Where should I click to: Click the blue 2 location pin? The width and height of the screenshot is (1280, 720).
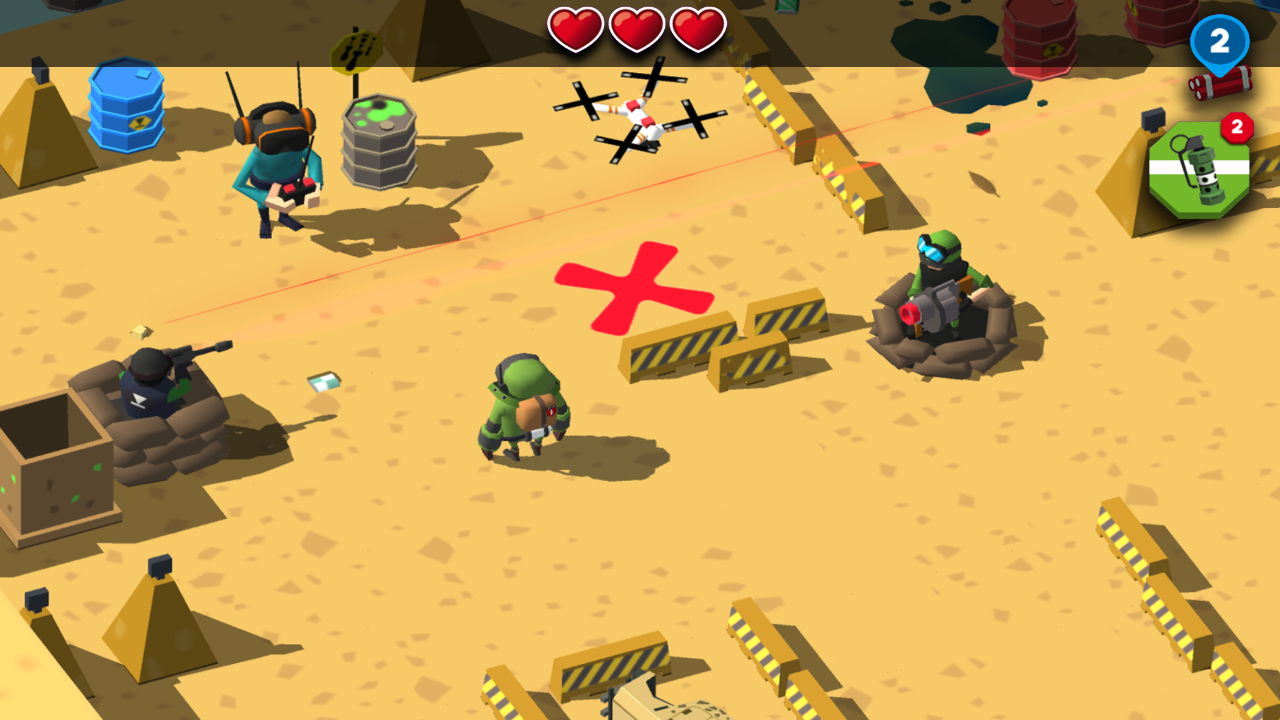pyautogui.click(x=1218, y=42)
